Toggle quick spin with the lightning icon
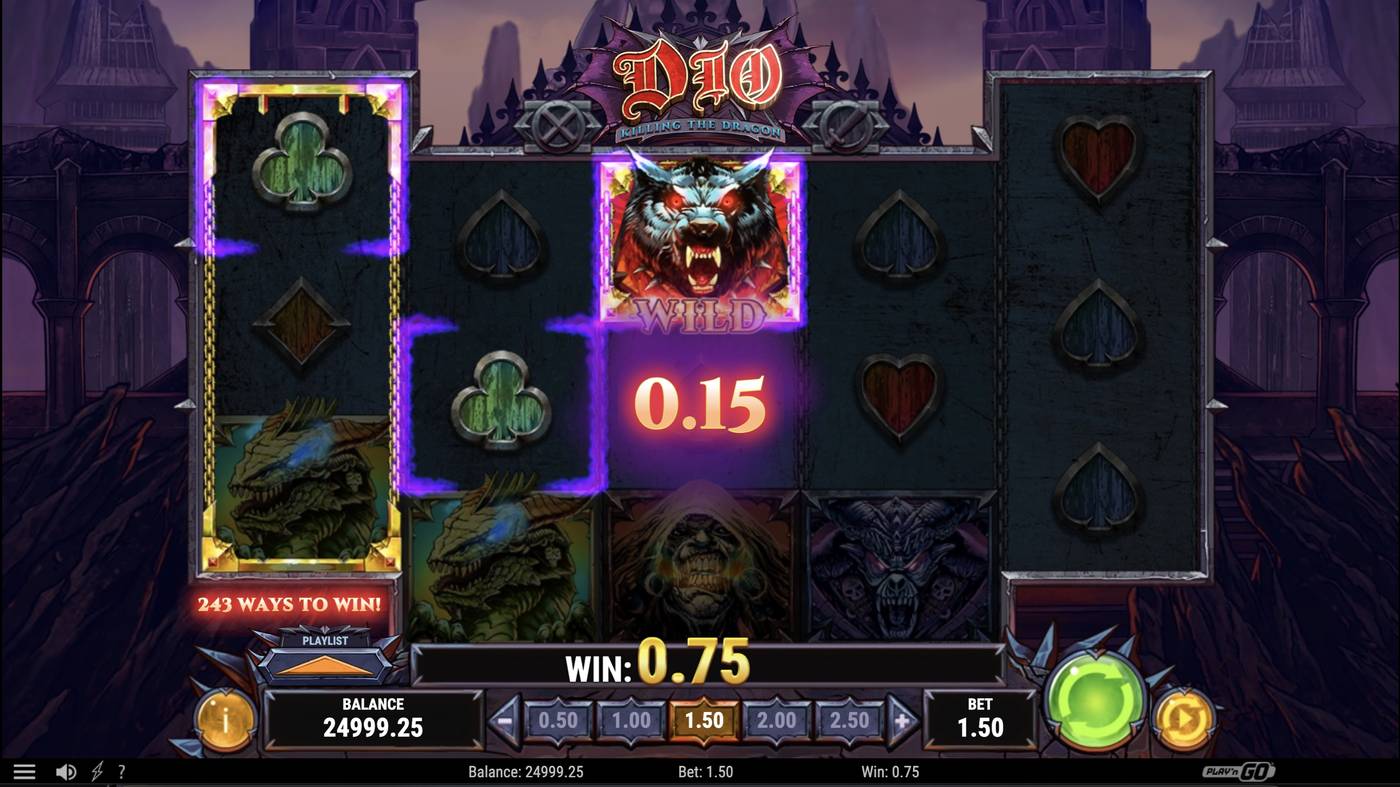Image resolution: width=1400 pixels, height=787 pixels. tap(95, 771)
